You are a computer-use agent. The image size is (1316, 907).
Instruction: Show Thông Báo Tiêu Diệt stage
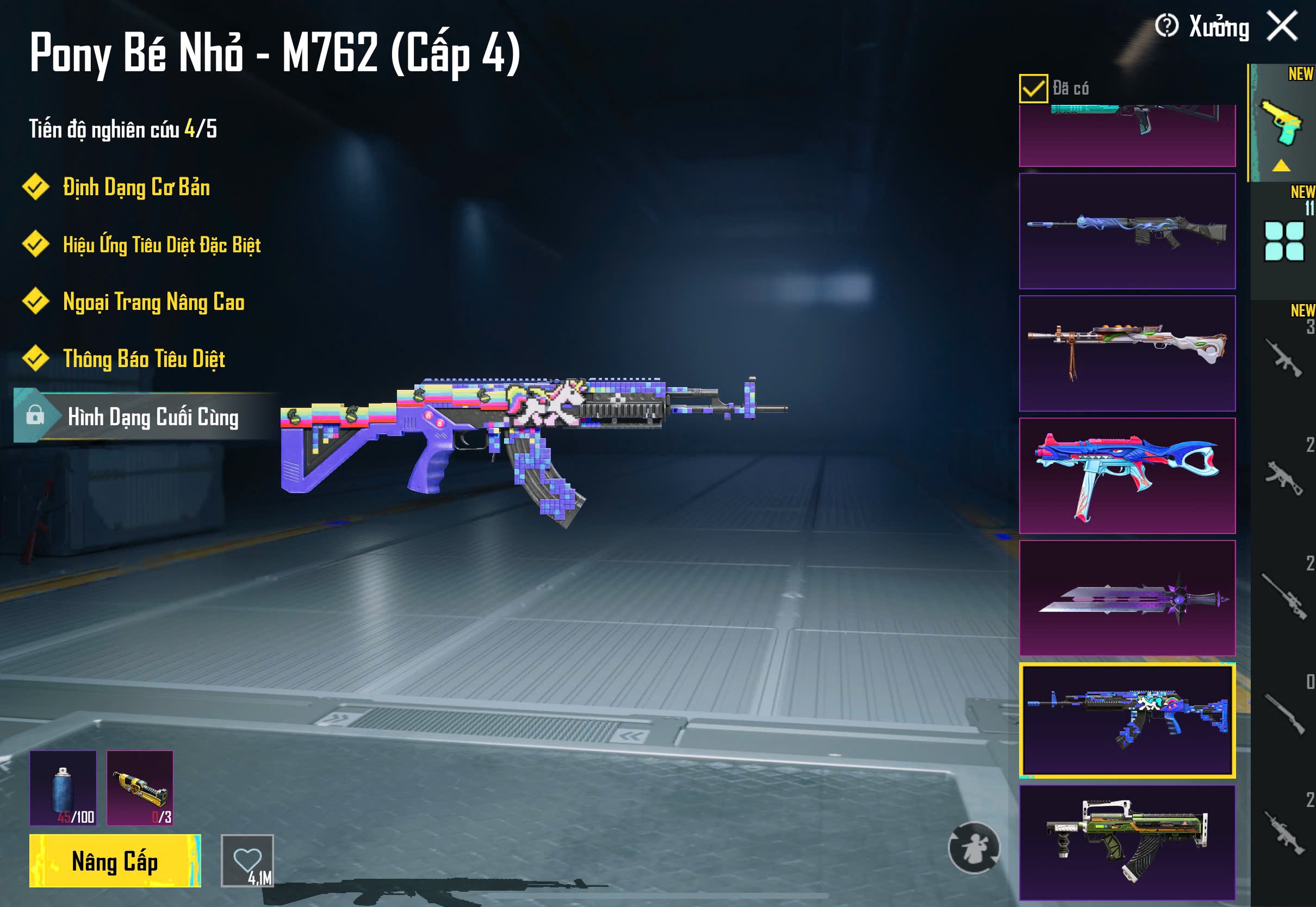(144, 359)
